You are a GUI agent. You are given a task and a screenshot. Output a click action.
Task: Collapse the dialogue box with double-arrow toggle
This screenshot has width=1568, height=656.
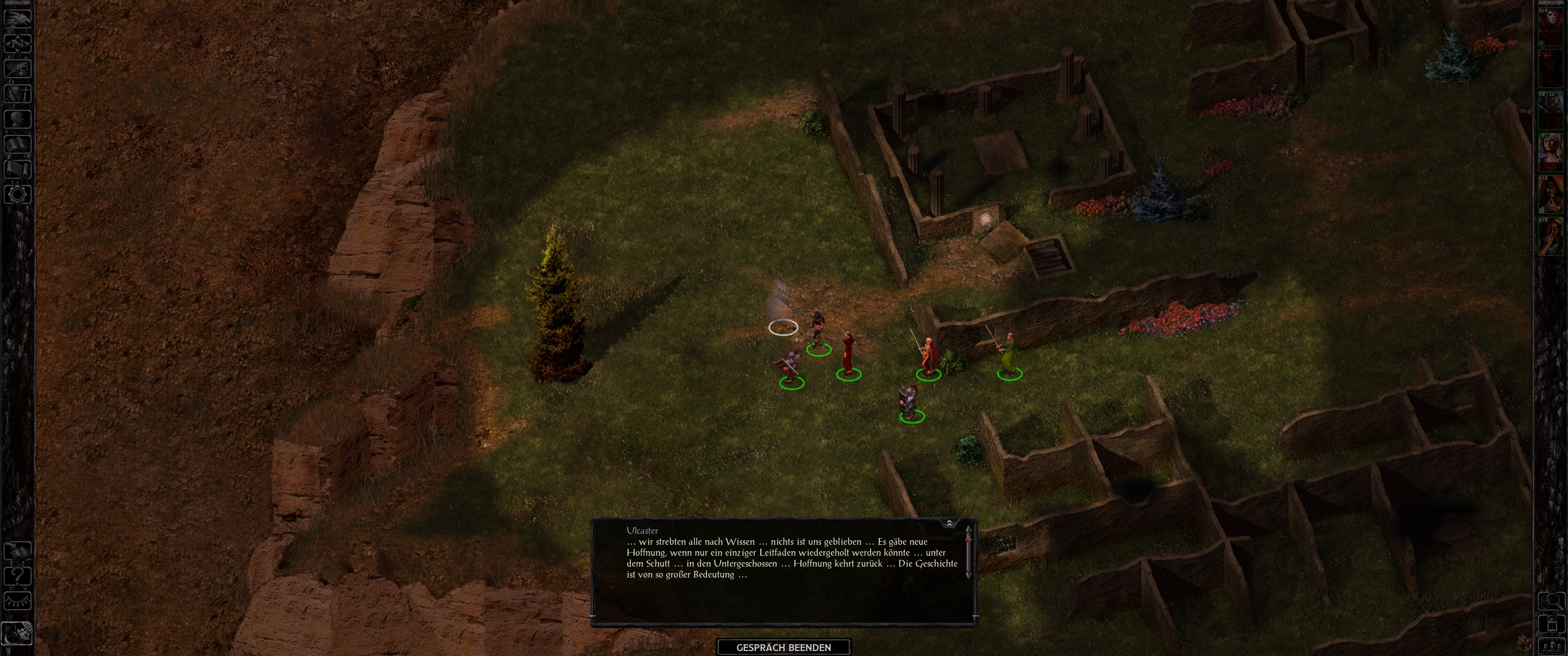point(949,523)
